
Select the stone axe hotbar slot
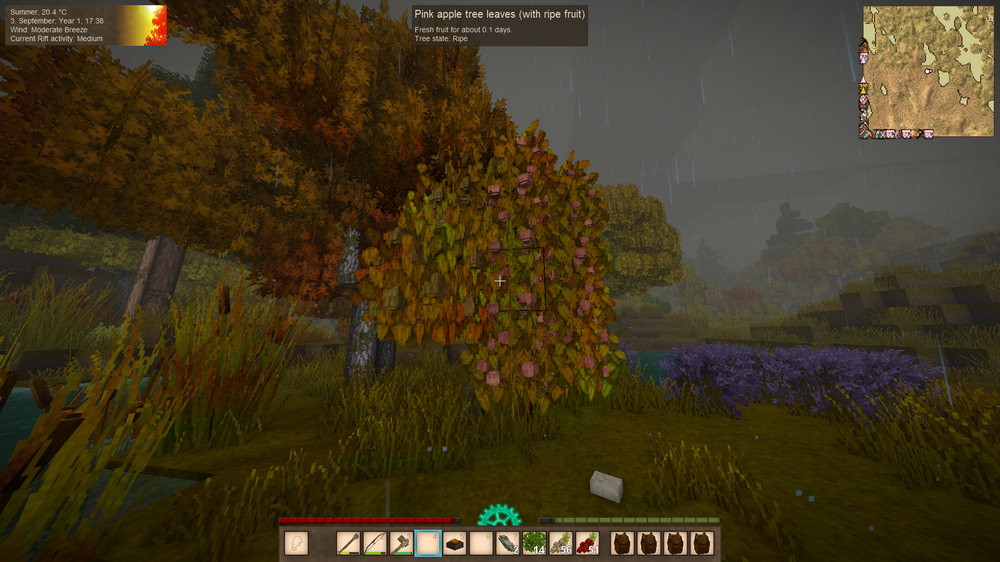tap(401, 543)
